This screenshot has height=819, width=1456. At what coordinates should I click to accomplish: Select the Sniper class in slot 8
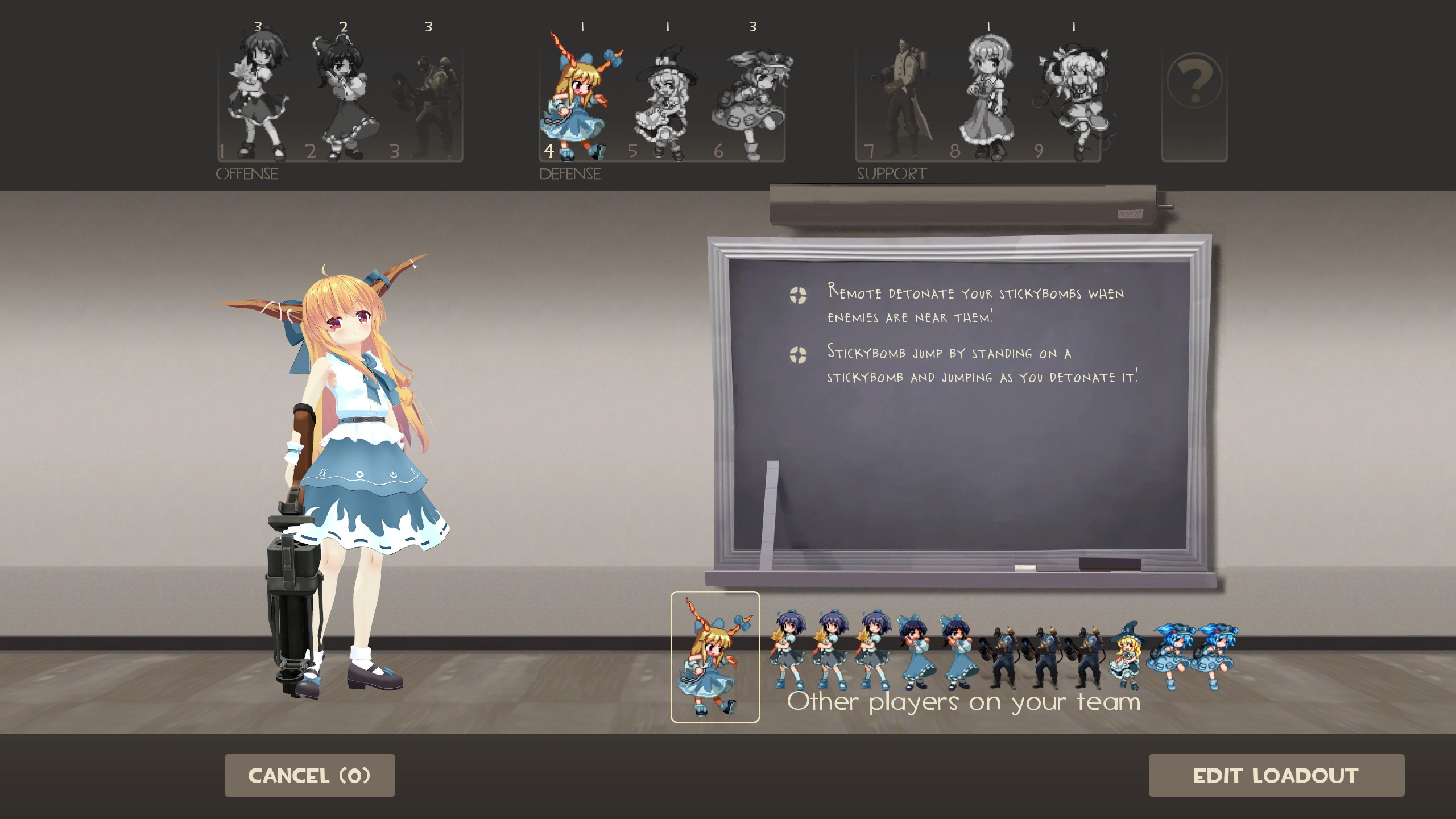[990, 94]
